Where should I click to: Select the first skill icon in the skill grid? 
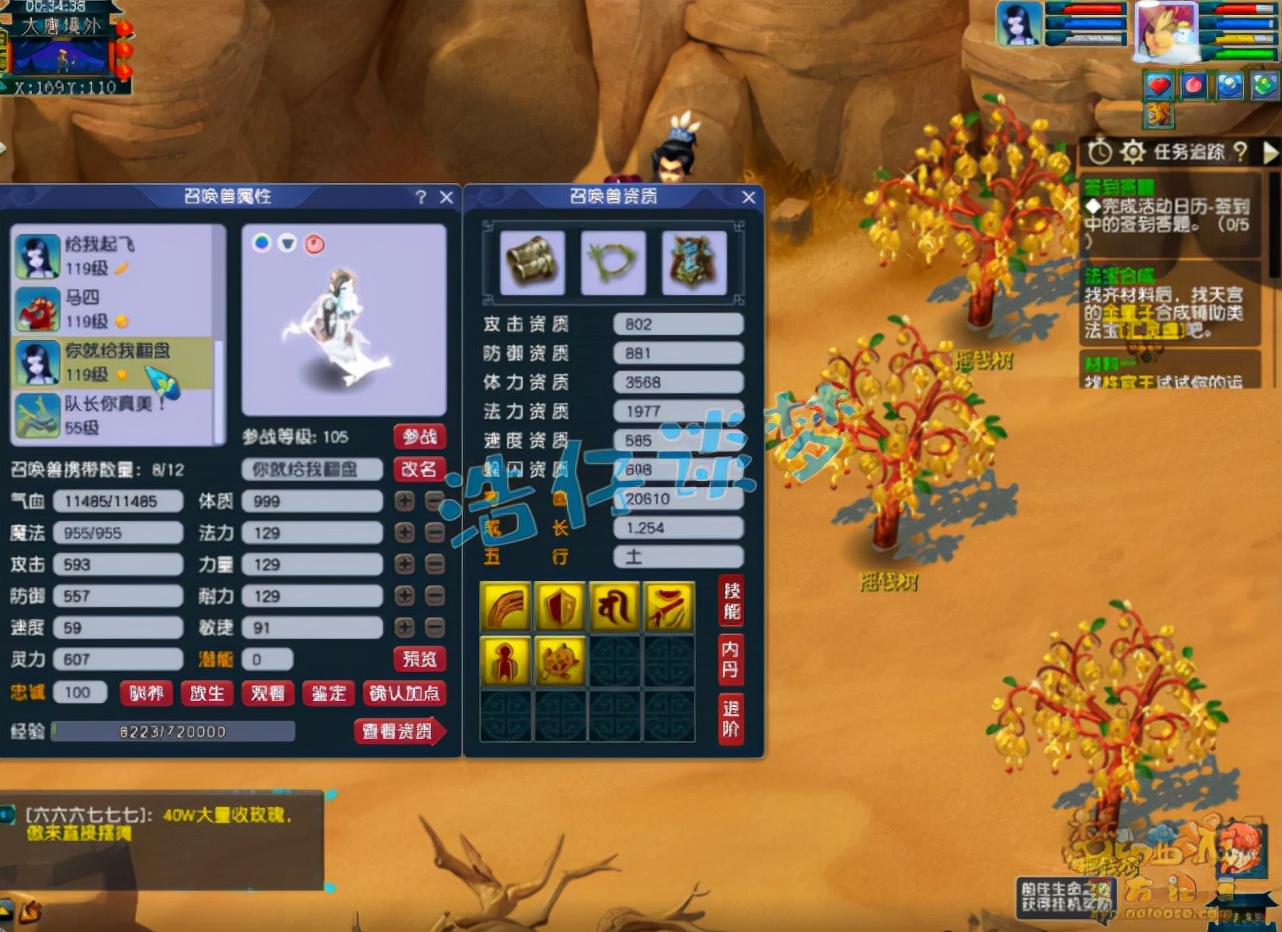(505, 605)
